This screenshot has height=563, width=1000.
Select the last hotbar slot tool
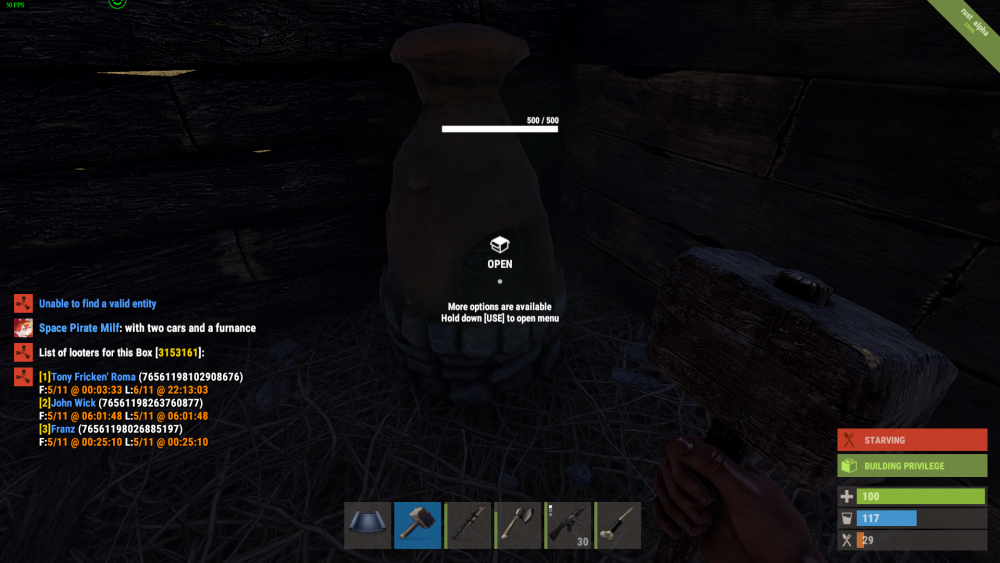pyautogui.click(x=619, y=525)
